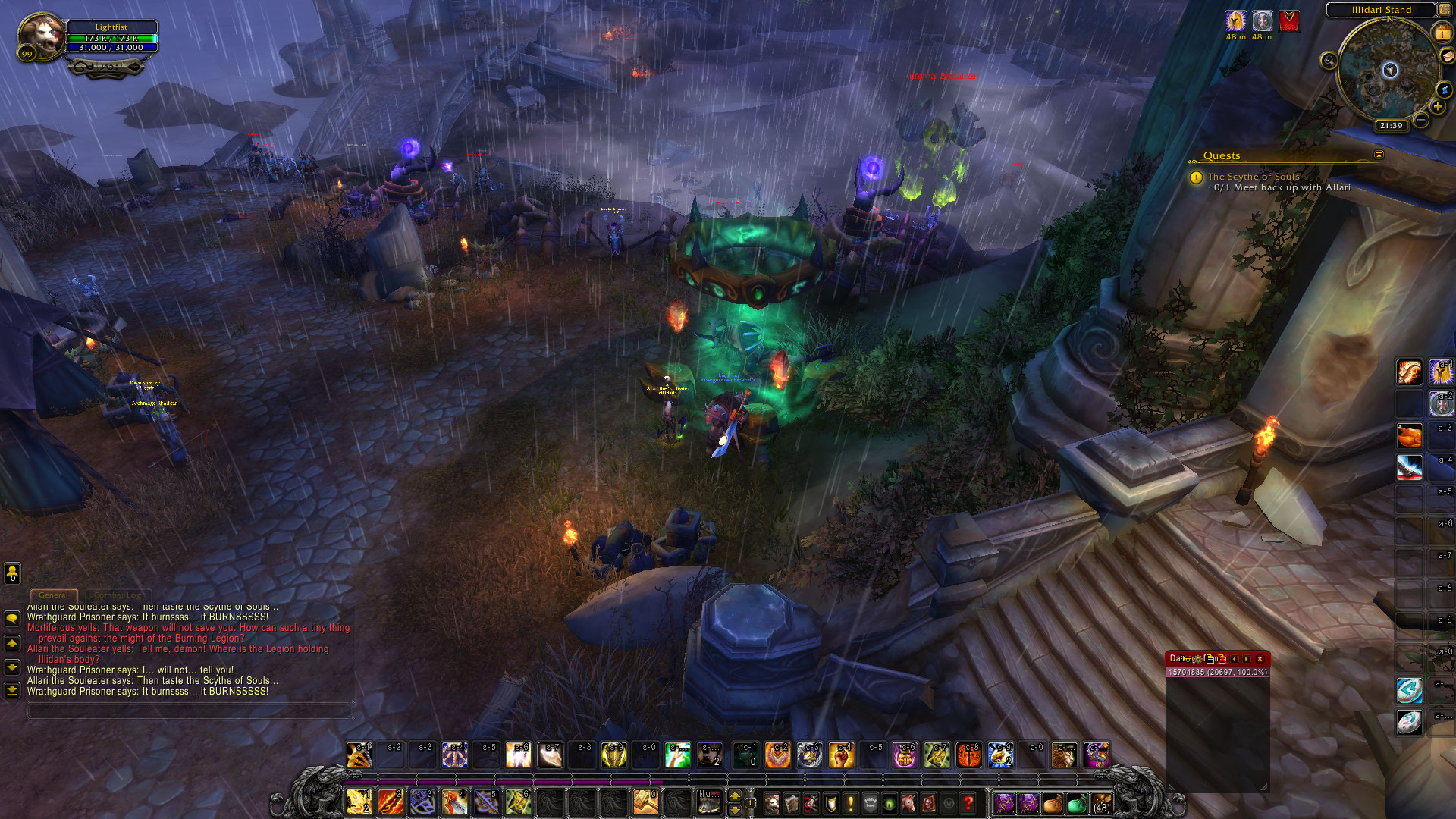Open the red question mark help button

coord(968,803)
